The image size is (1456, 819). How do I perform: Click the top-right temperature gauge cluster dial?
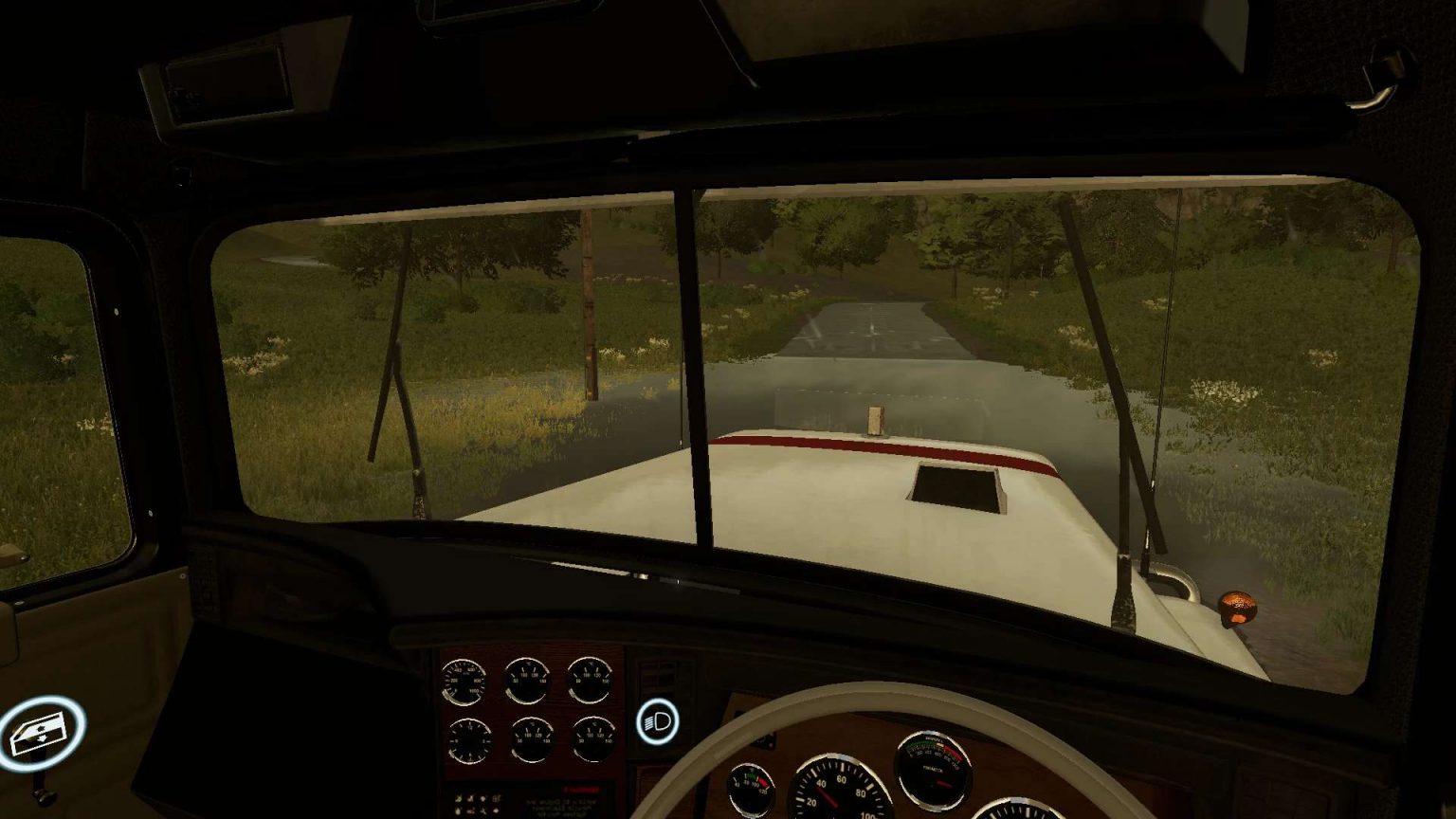(591, 679)
